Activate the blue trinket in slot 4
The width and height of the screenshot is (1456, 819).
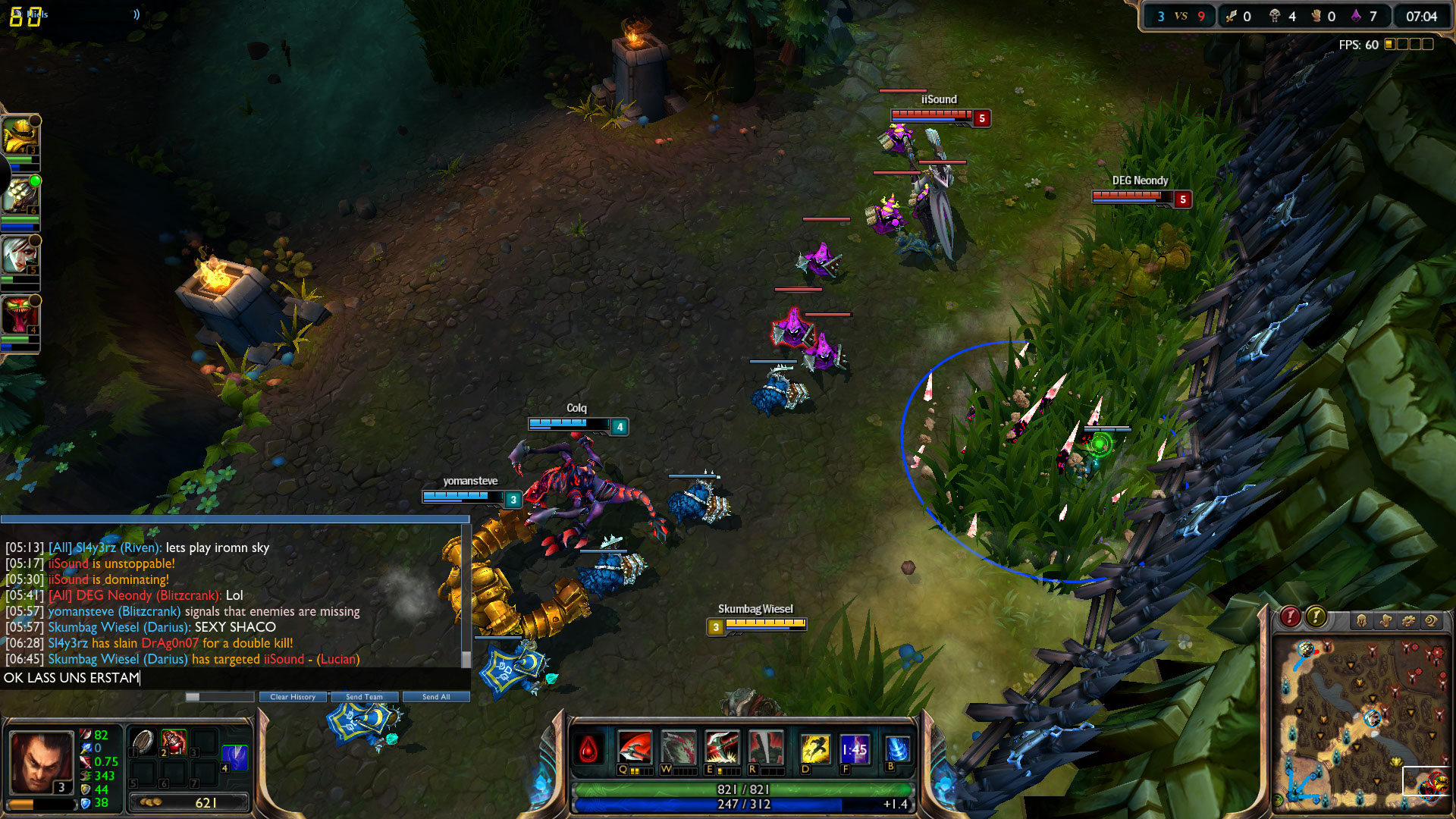point(234,757)
